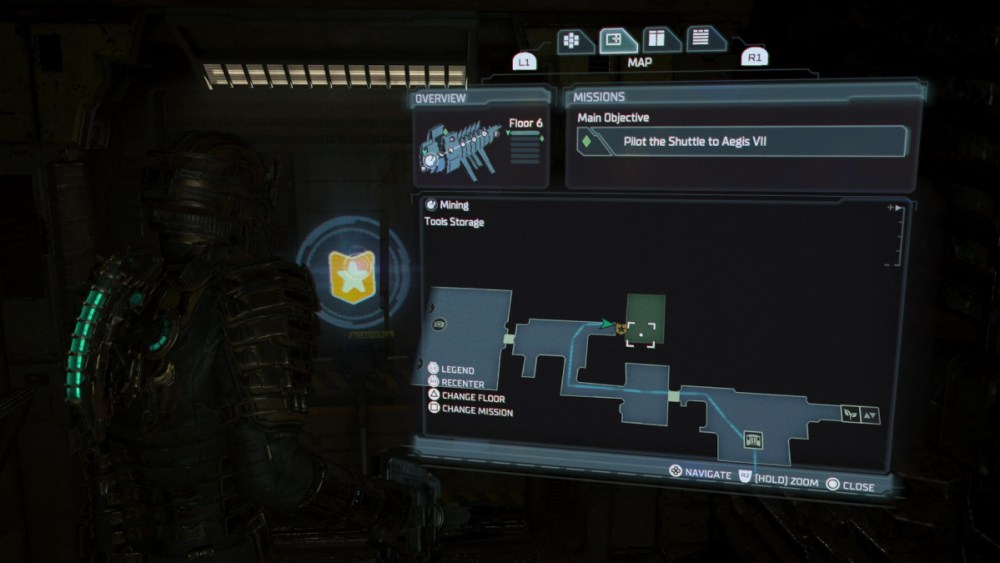
Task: Select the Pilot the Shuttle to Aegis VII objective
Action: coord(740,142)
